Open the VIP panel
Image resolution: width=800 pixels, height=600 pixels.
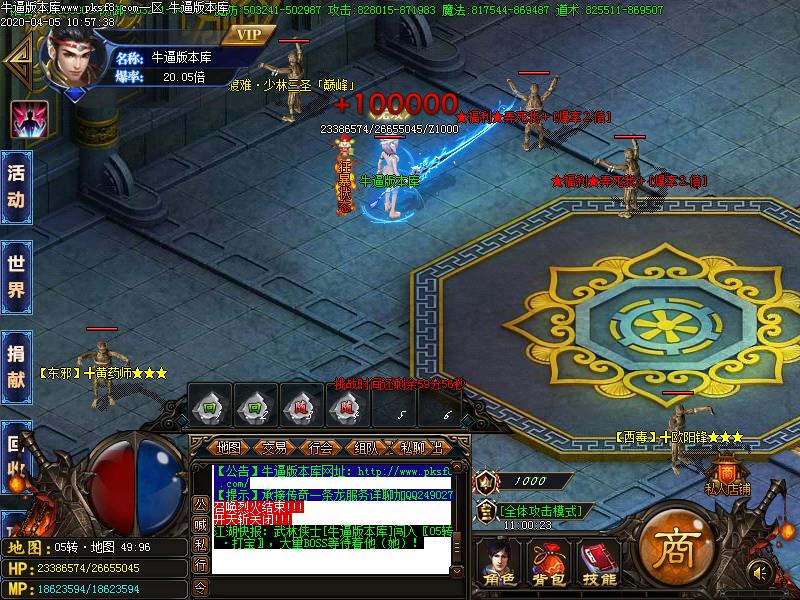coord(247,34)
